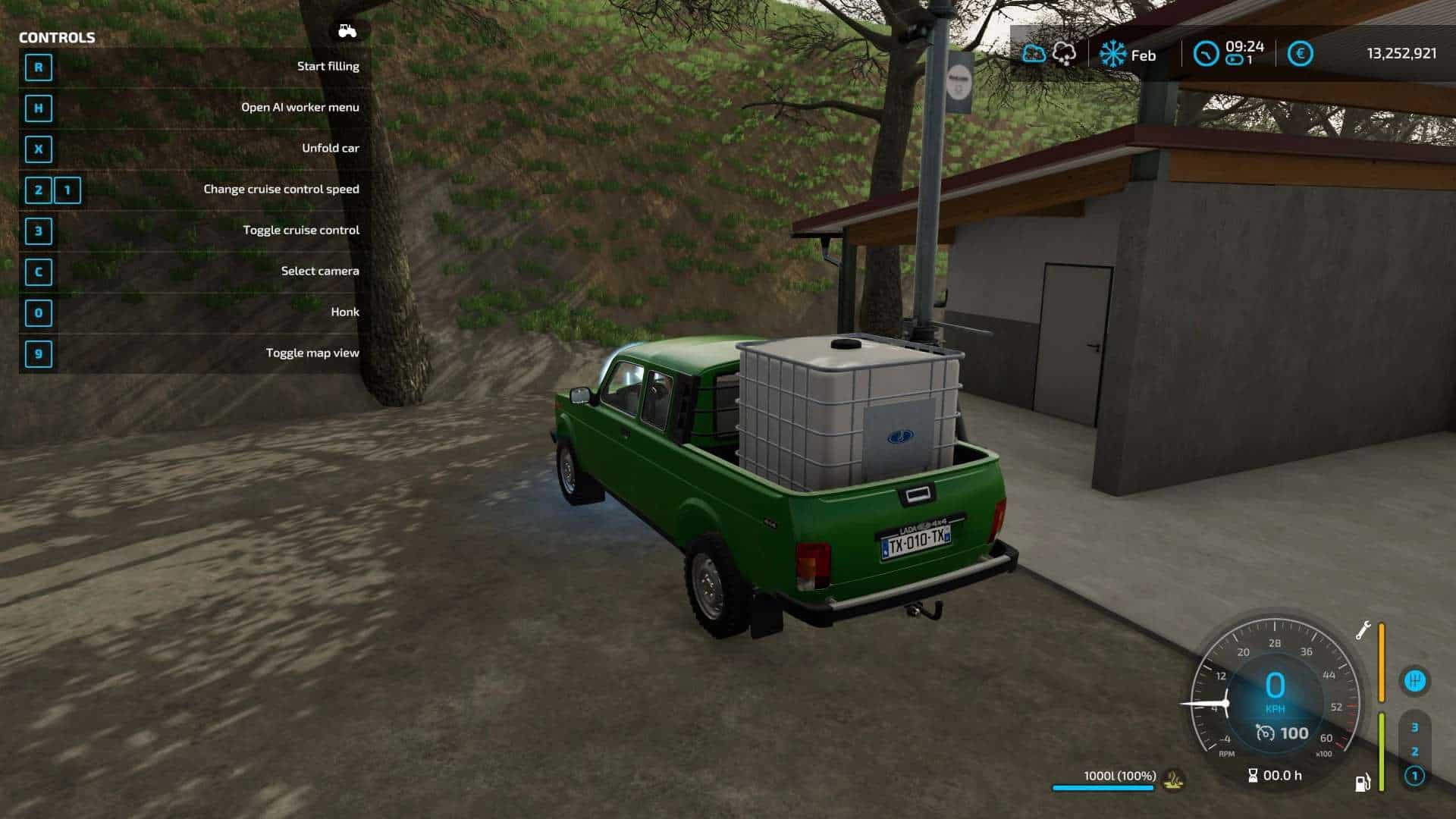The width and height of the screenshot is (1456, 819).
Task: Select the wrench vehicle damage icon
Action: pyautogui.click(x=1363, y=631)
